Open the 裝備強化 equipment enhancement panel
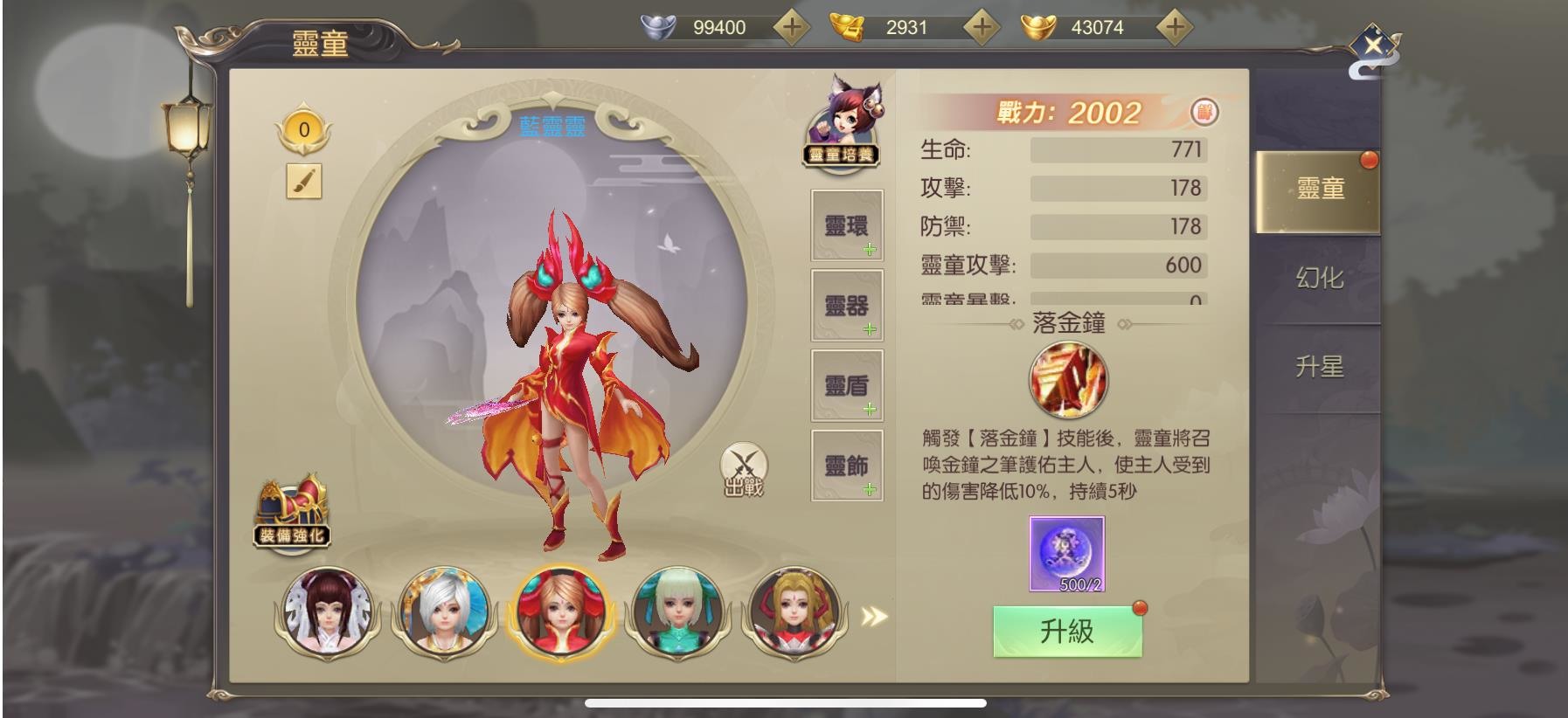 tap(293, 511)
